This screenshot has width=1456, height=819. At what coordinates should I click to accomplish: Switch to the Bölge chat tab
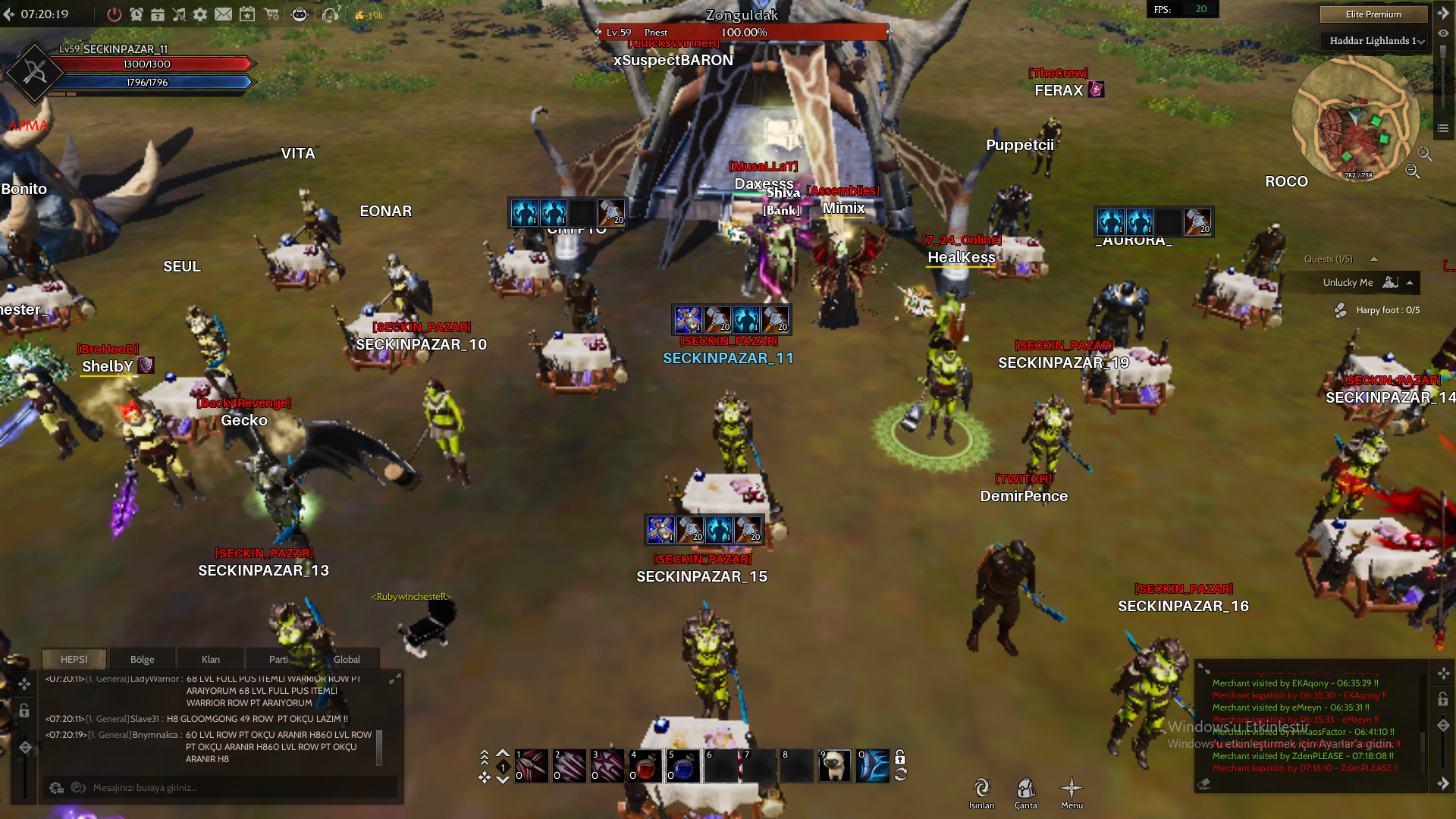[x=142, y=659]
